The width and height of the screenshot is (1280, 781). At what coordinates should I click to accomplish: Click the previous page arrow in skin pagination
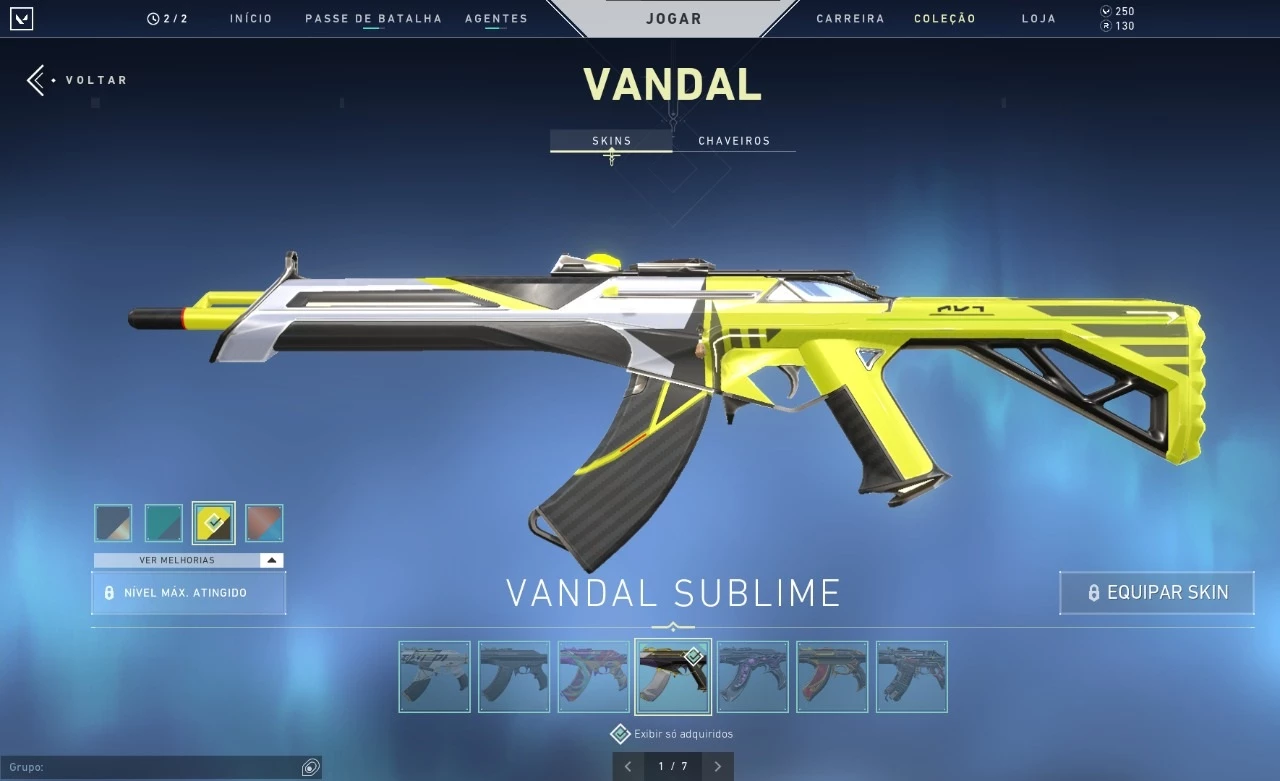(627, 766)
